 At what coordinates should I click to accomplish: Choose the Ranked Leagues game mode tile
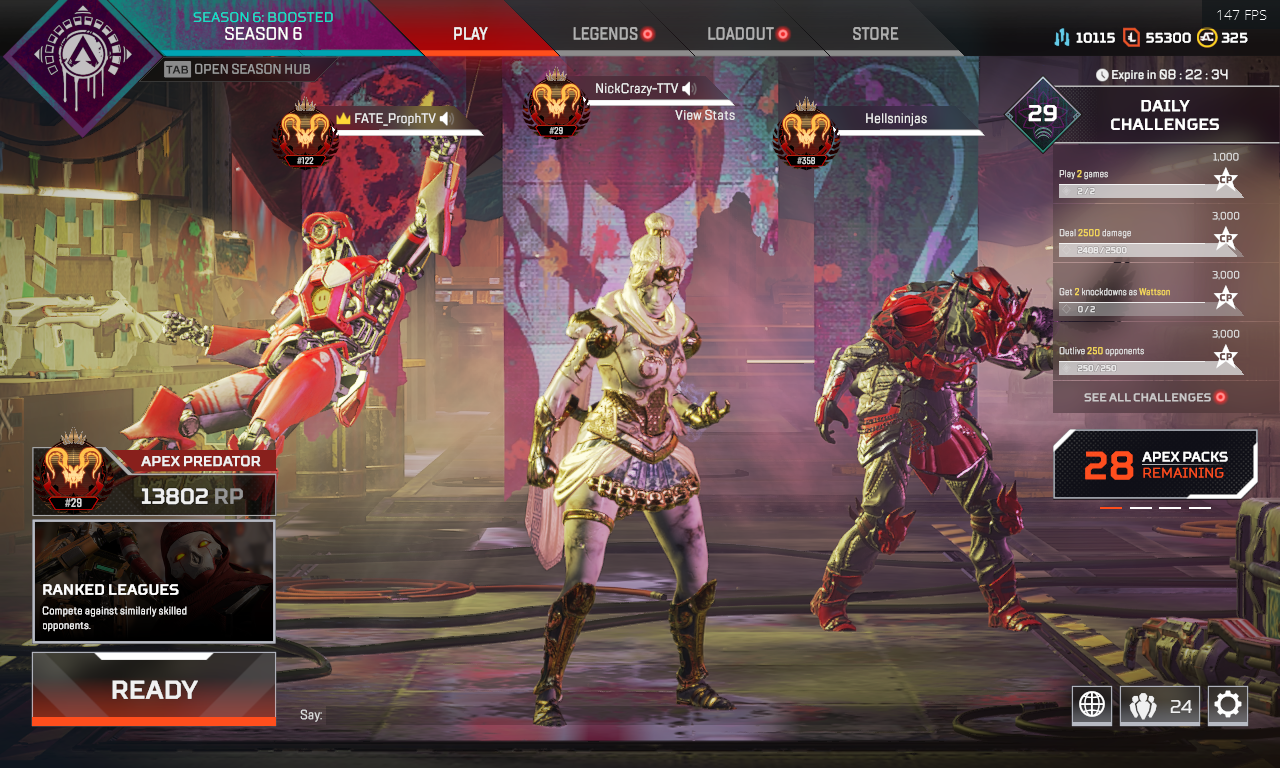[x=154, y=581]
